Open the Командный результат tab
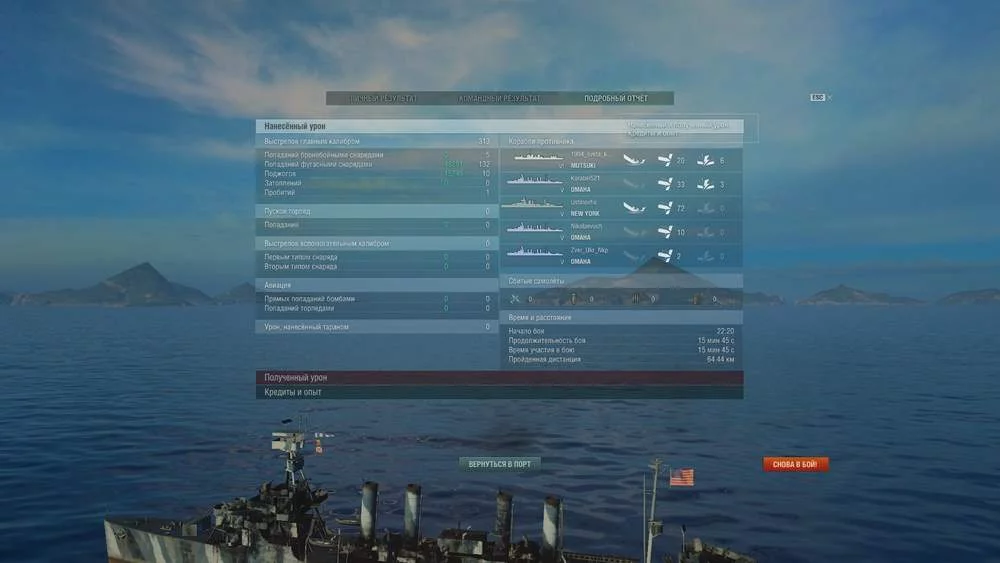This screenshot has width=1000, height=563. point(499,99)
